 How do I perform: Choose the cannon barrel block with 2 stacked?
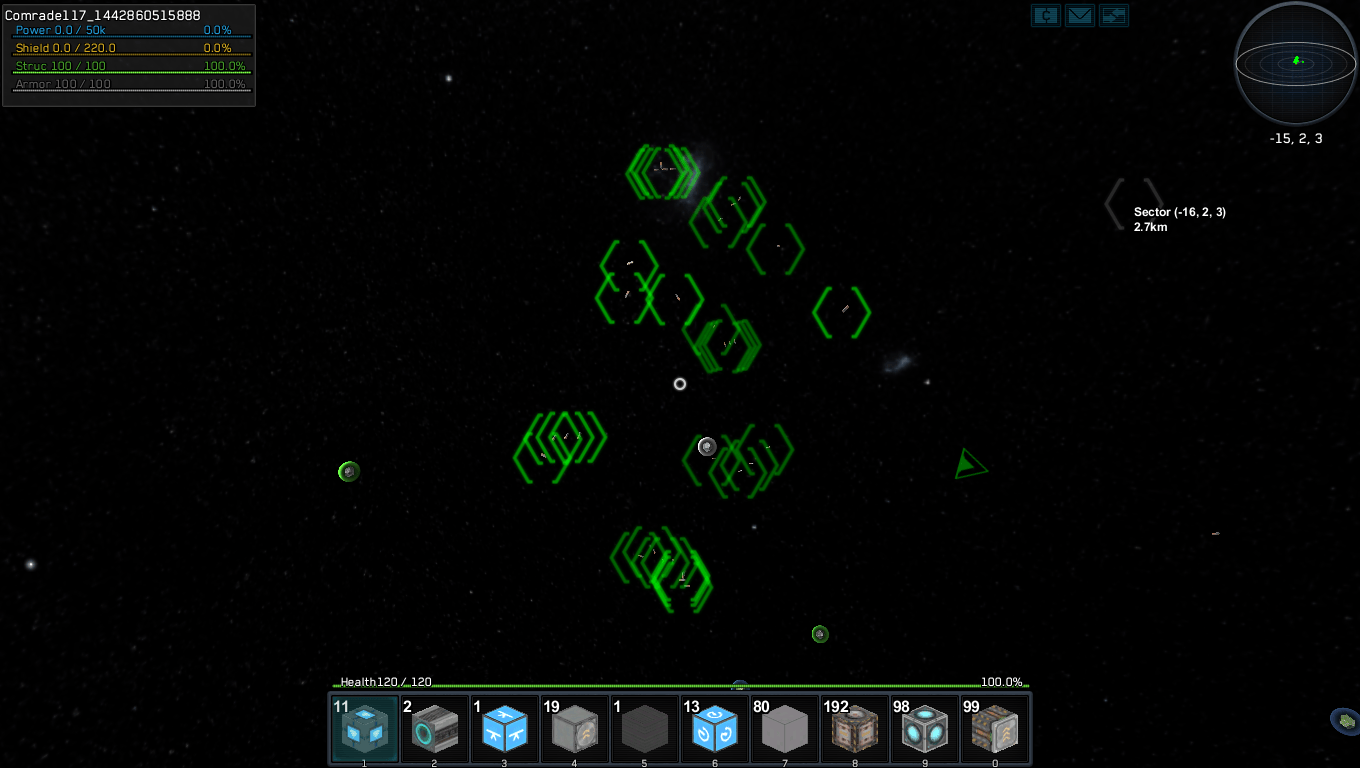(435, 729)
